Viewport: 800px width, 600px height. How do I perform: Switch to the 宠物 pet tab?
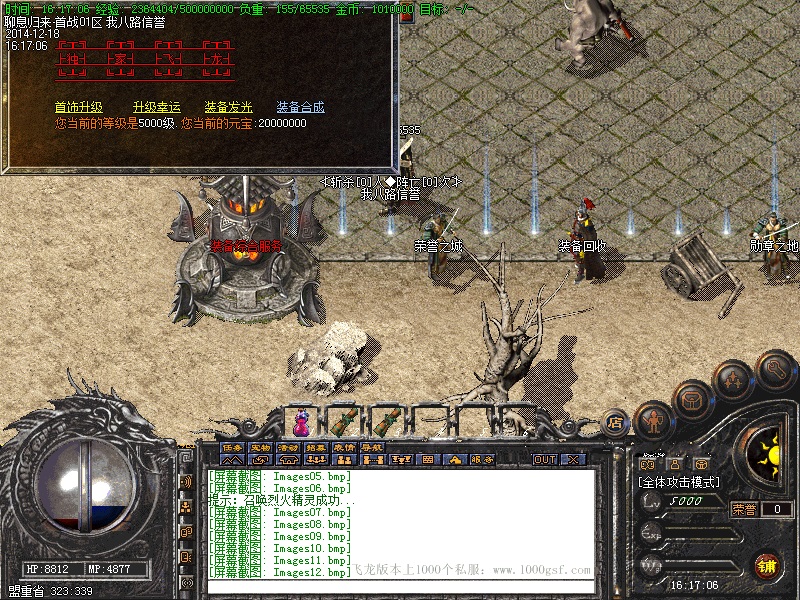click(x=260, y=447)
